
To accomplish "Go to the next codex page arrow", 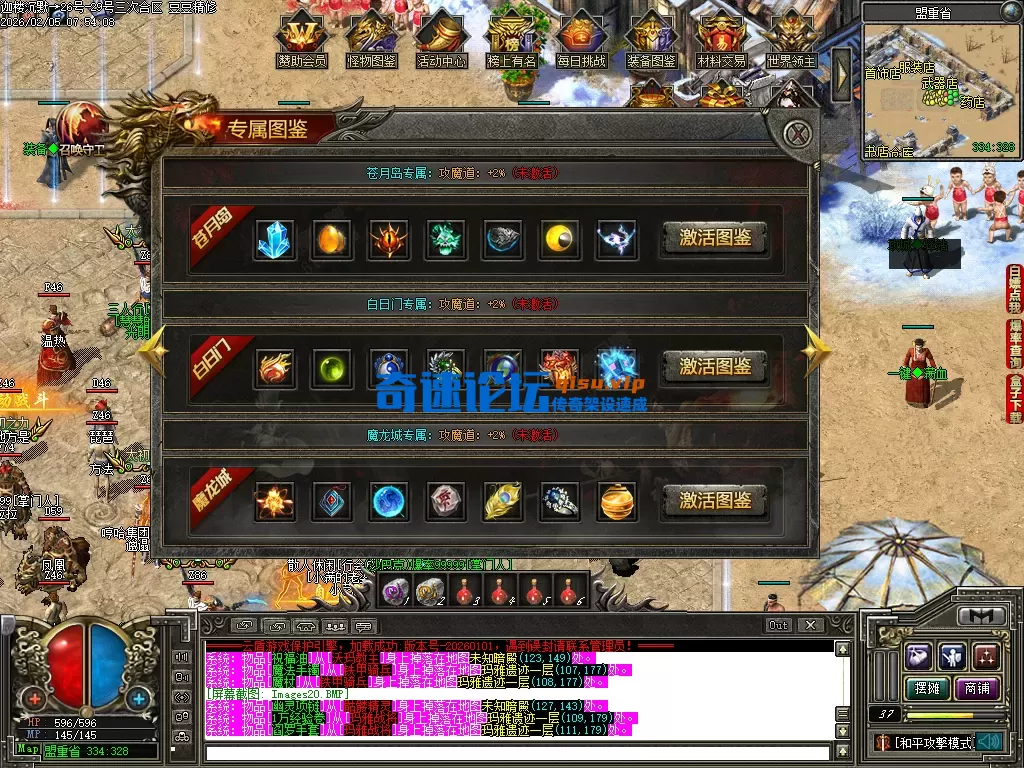I will (x=816, y=350).
